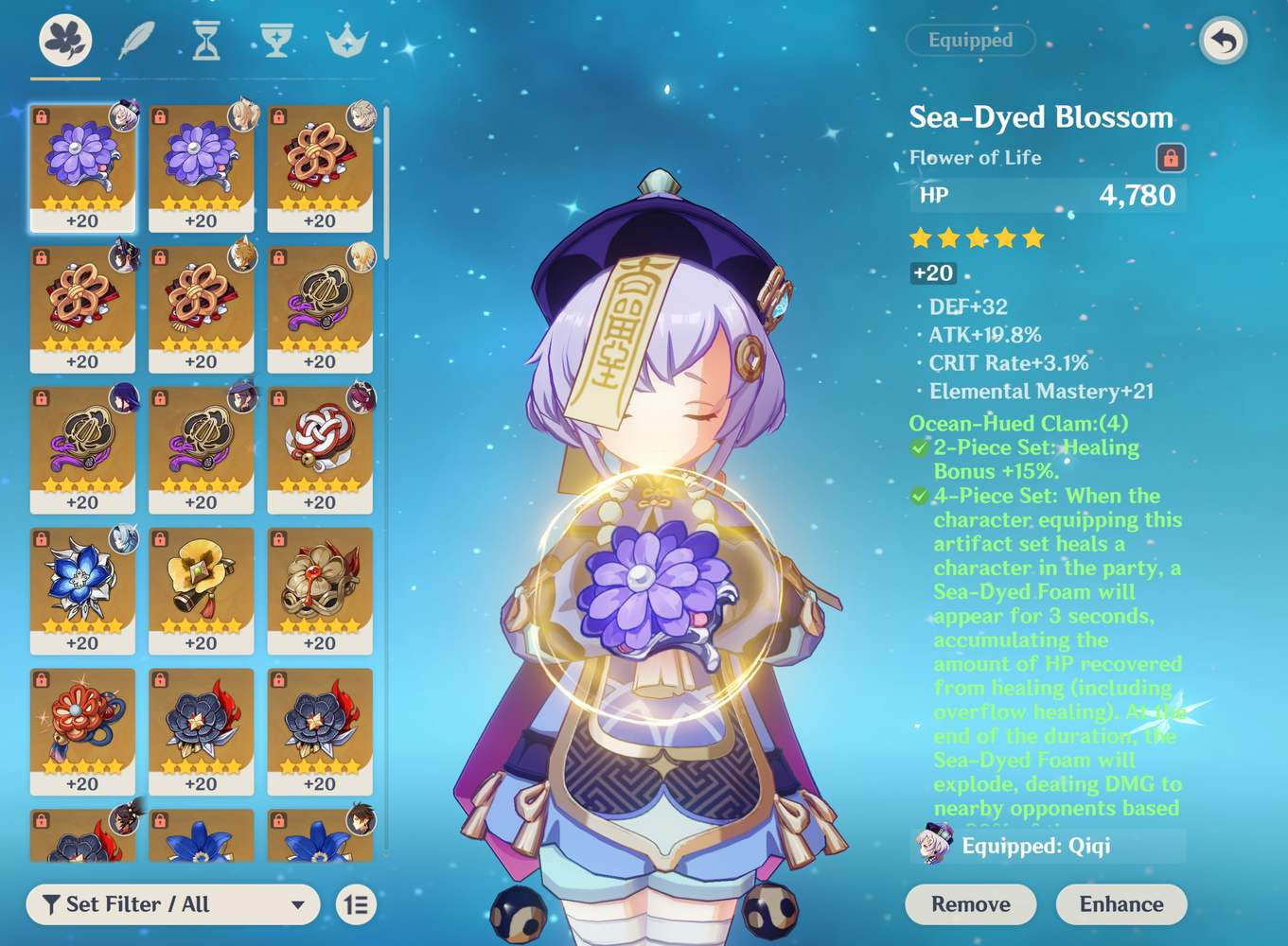This screenshot has height=946, width=1288.
Task: Switch to the Circlet of Logos crown icon
Action: 345,43
